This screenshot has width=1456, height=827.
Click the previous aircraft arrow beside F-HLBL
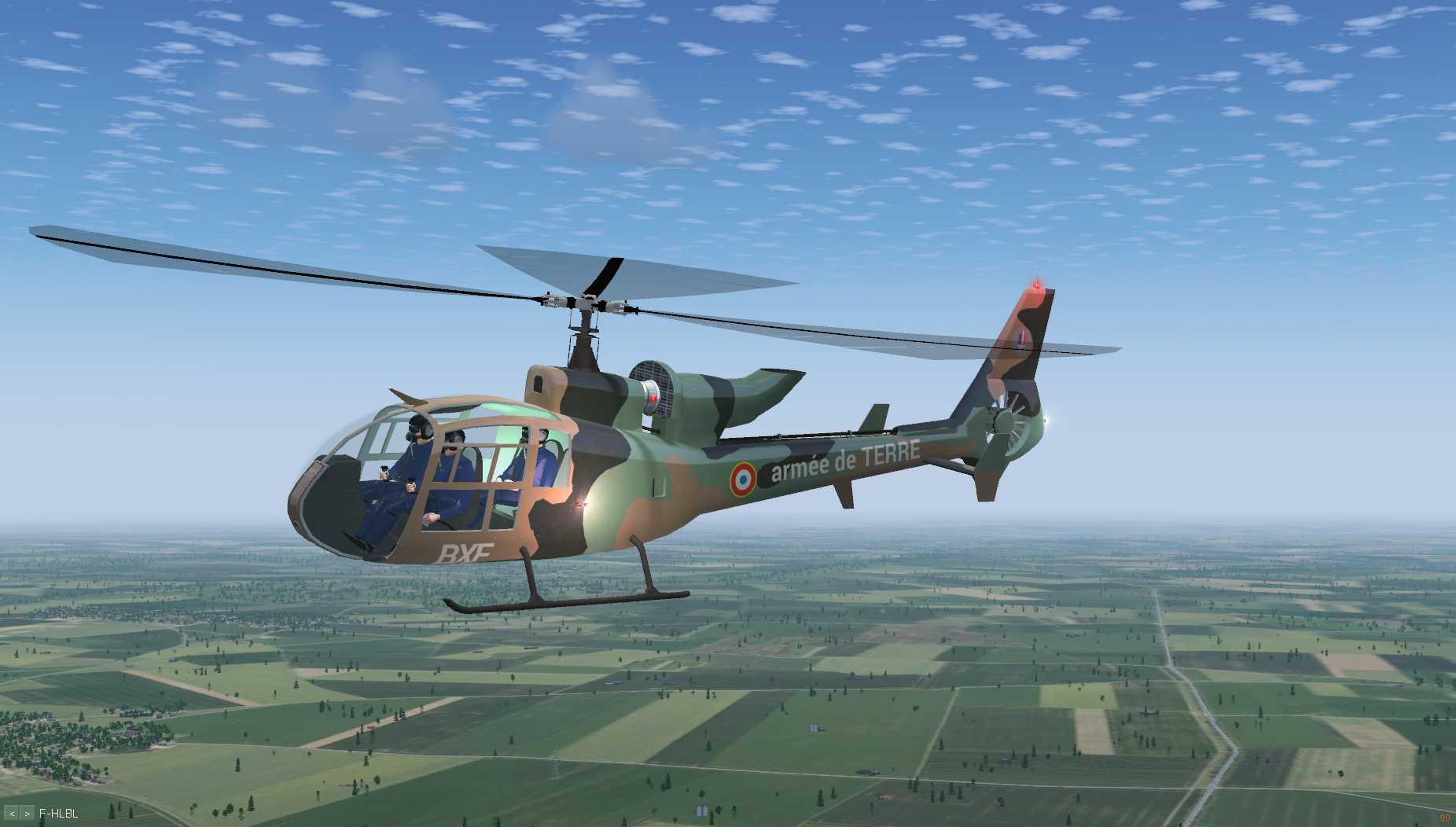[x=12, y=814]
